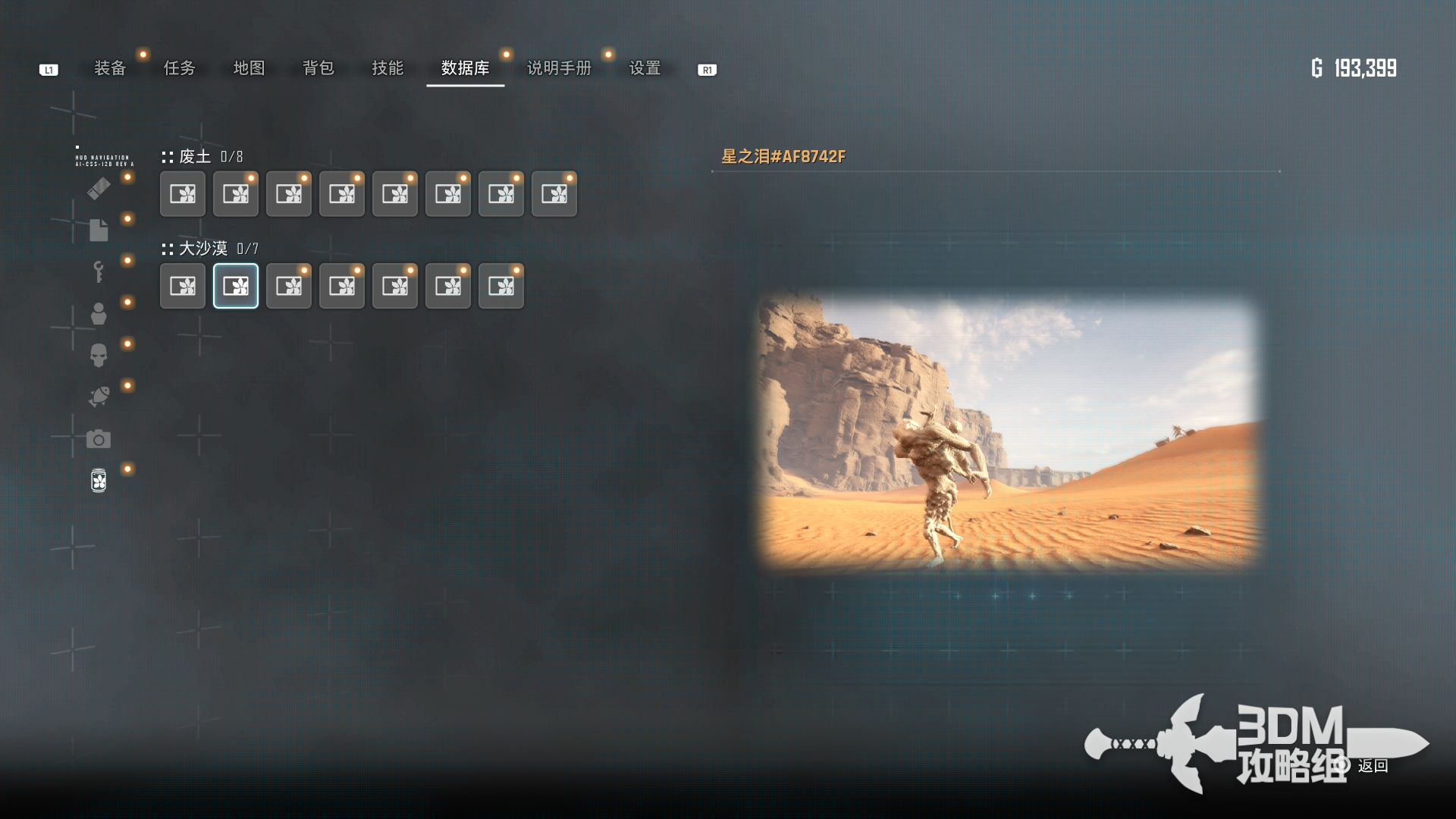1456x819 pixels.
Task: Click the desert creature preview image
Action: 1009,431
